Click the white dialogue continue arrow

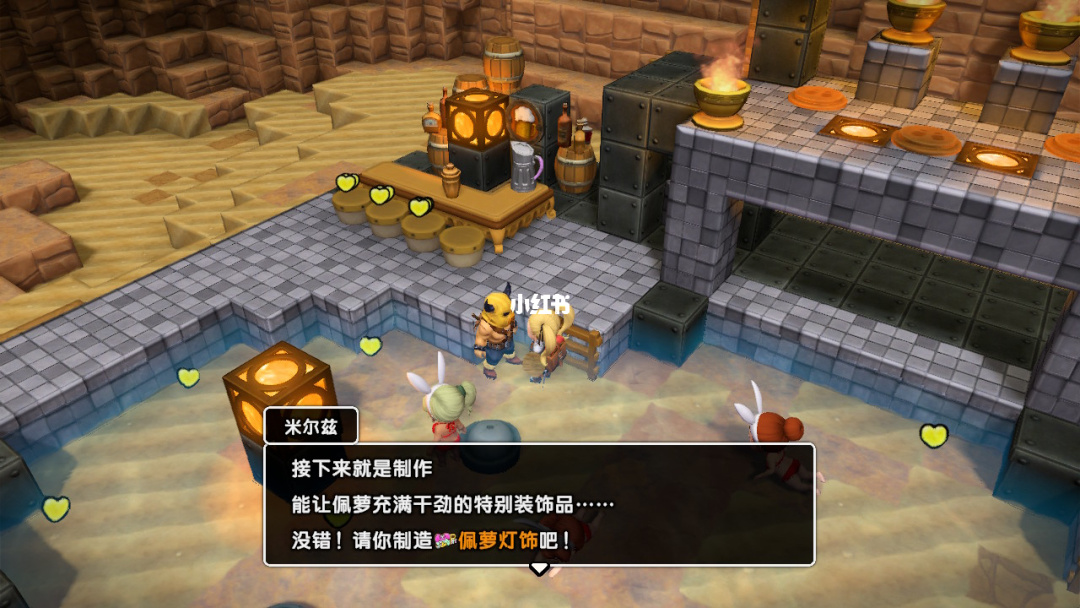point(539,568)
